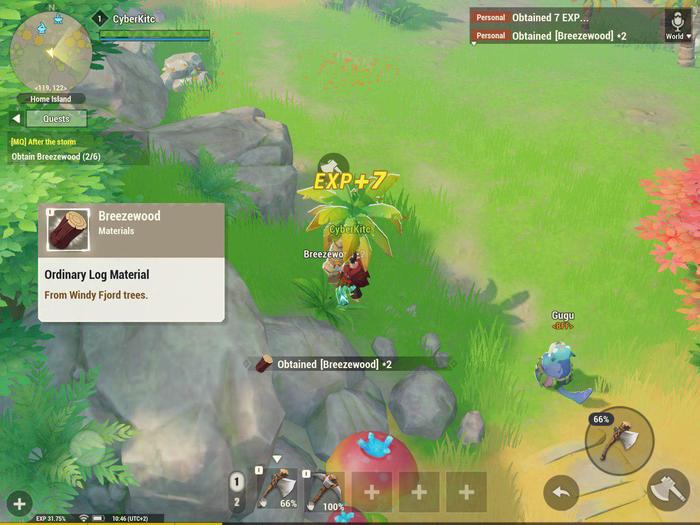Image resolution: width=700 pixels, height=525 pixels.
Task: Collapse the quest tracker with the left arrow
Action: [16, 119]
